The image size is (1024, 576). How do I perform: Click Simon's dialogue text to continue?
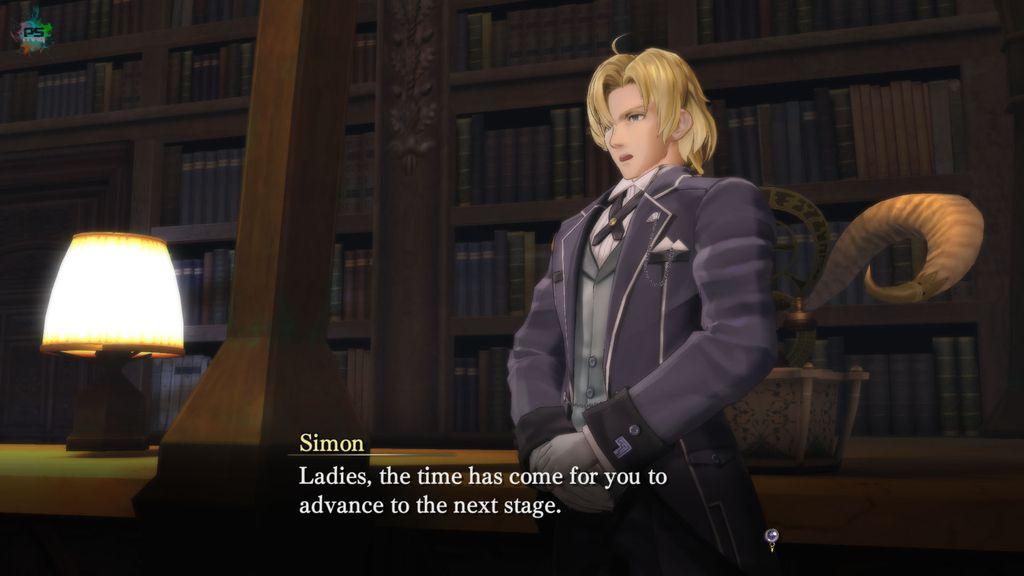coord(484,490)
